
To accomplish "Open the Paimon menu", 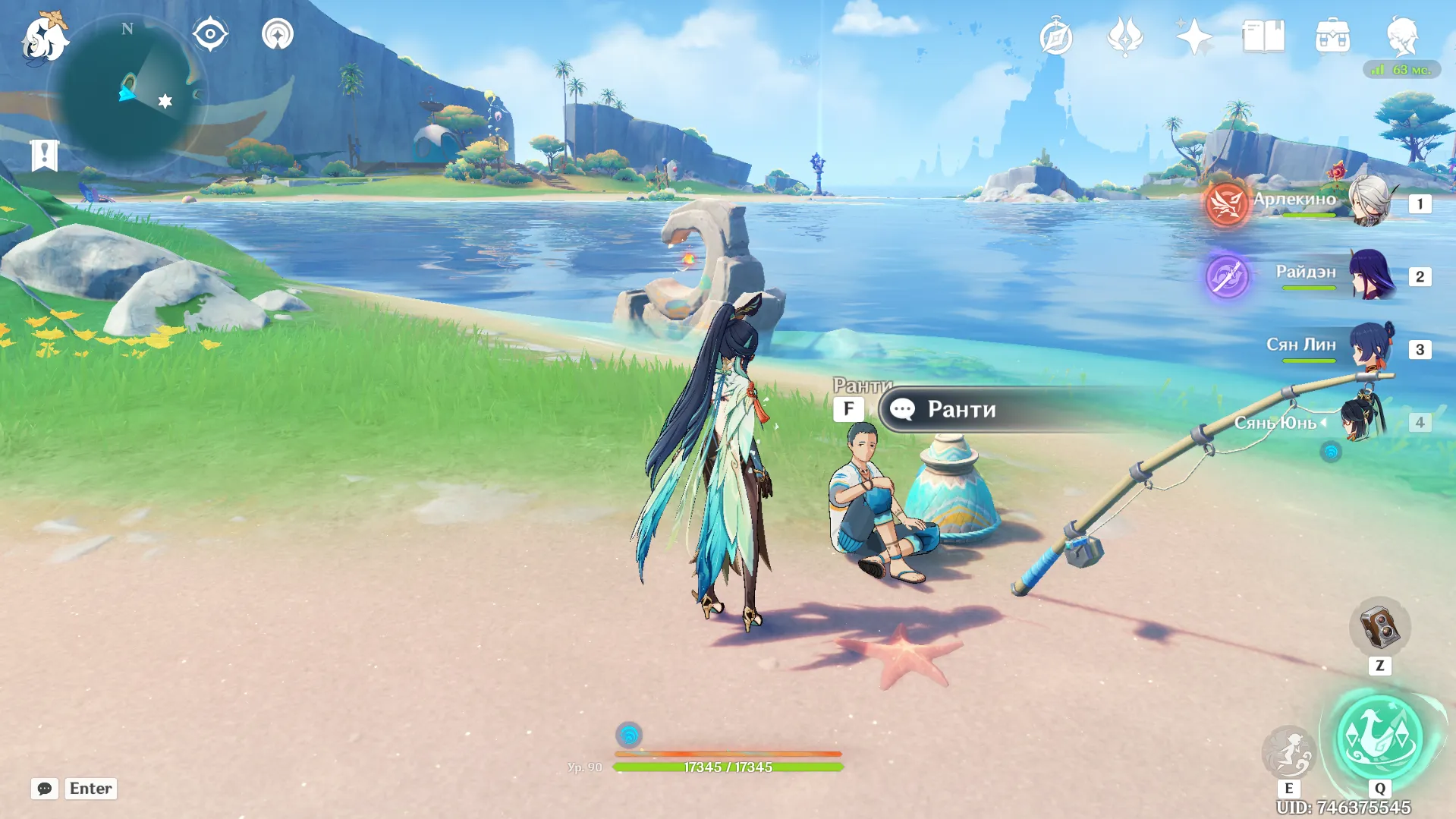I will click(x=46, y=36).
